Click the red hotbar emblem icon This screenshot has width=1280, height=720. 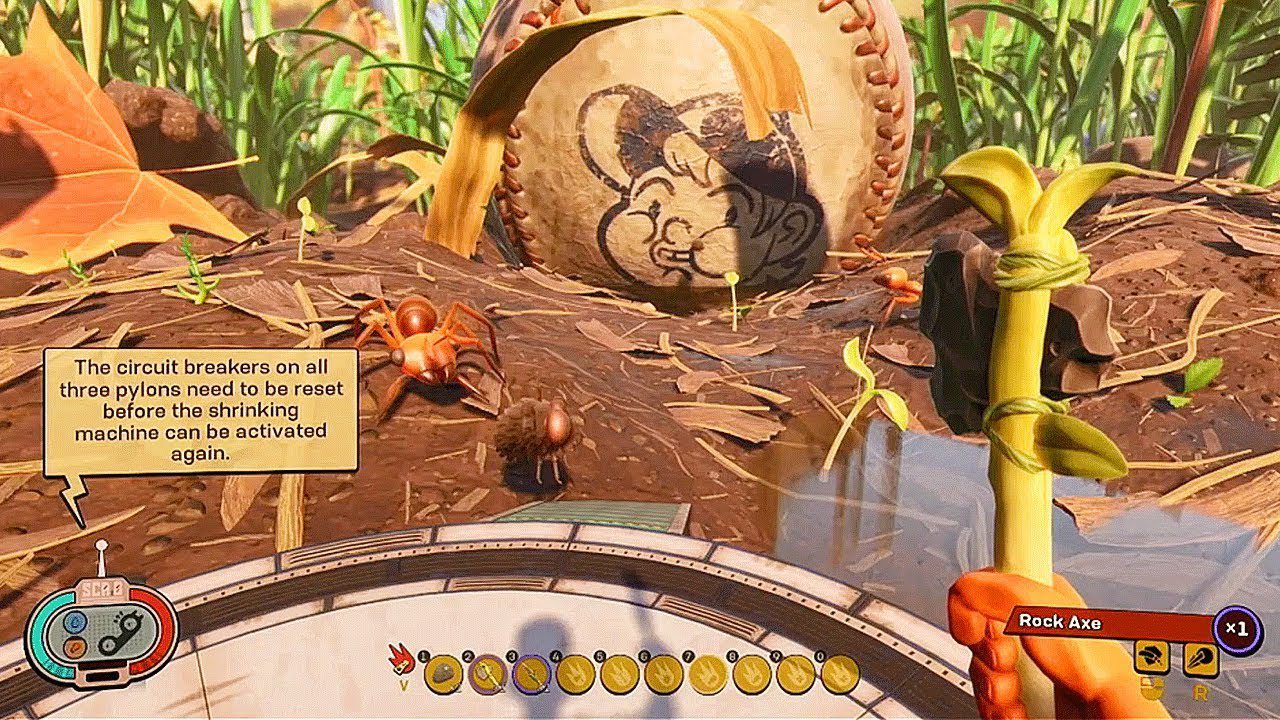(404, 659)
